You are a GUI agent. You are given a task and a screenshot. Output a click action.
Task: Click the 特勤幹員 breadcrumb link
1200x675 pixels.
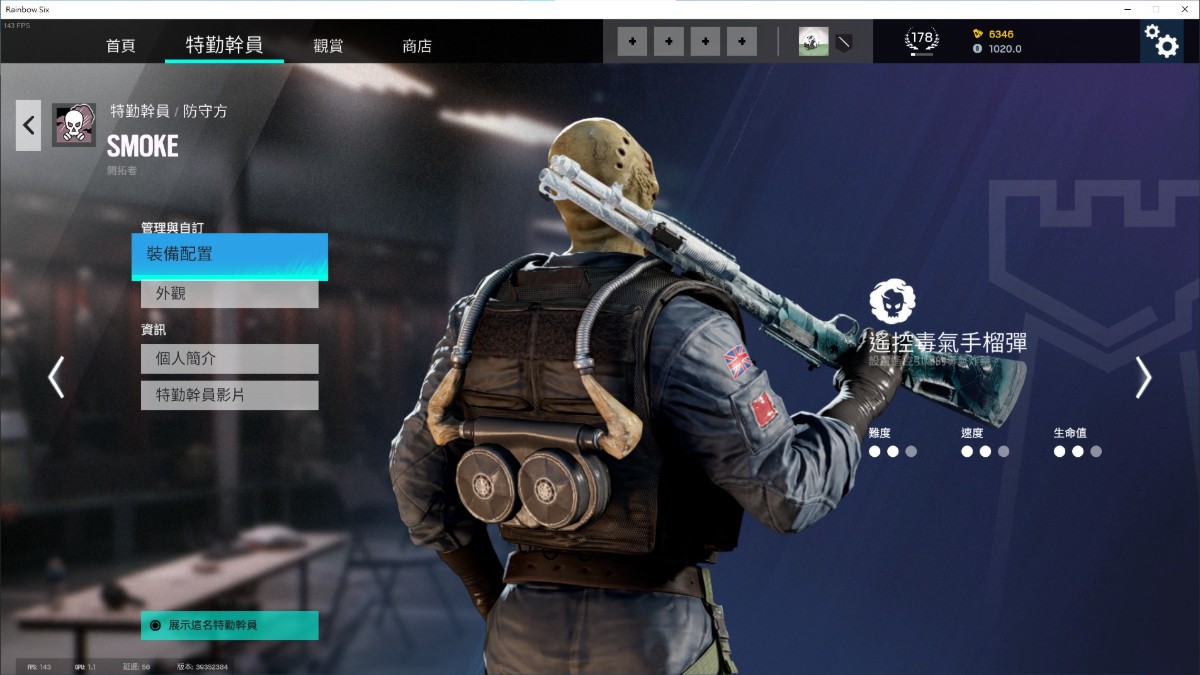click(x=139, y=111)
